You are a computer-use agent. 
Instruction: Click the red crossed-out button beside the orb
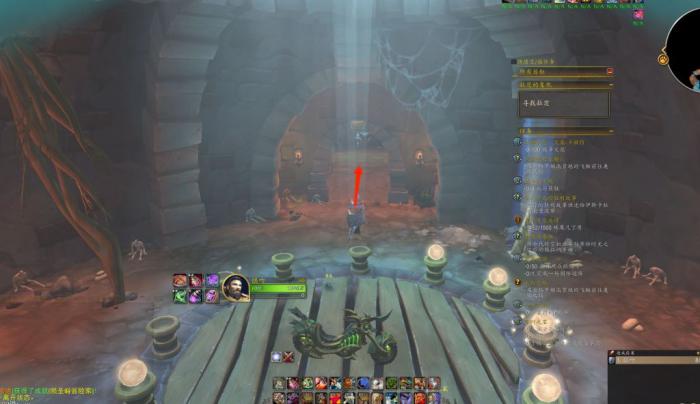[x=288, y=357]
